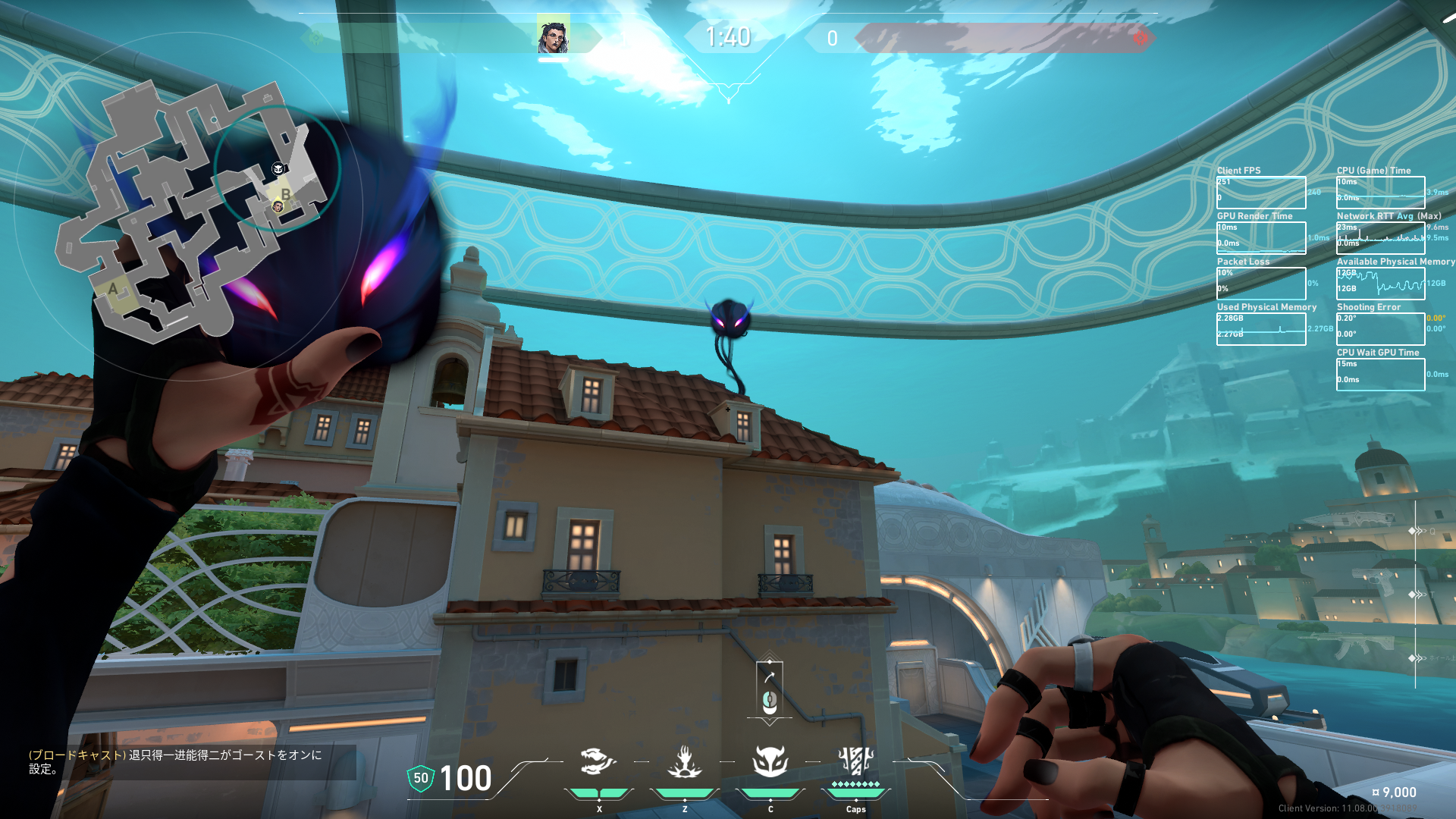
Task: Click the Client FPS performance graph
Action: pos(1260,193)
